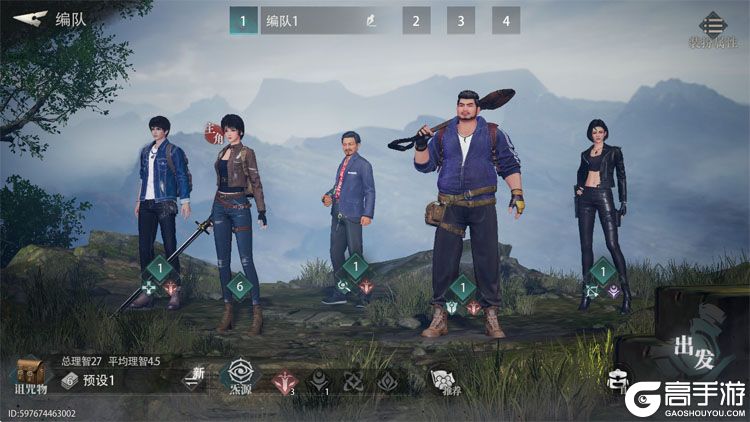Switch to squad tab 4
The height and width of the screenshot is (422, 750).
[506, 20]
